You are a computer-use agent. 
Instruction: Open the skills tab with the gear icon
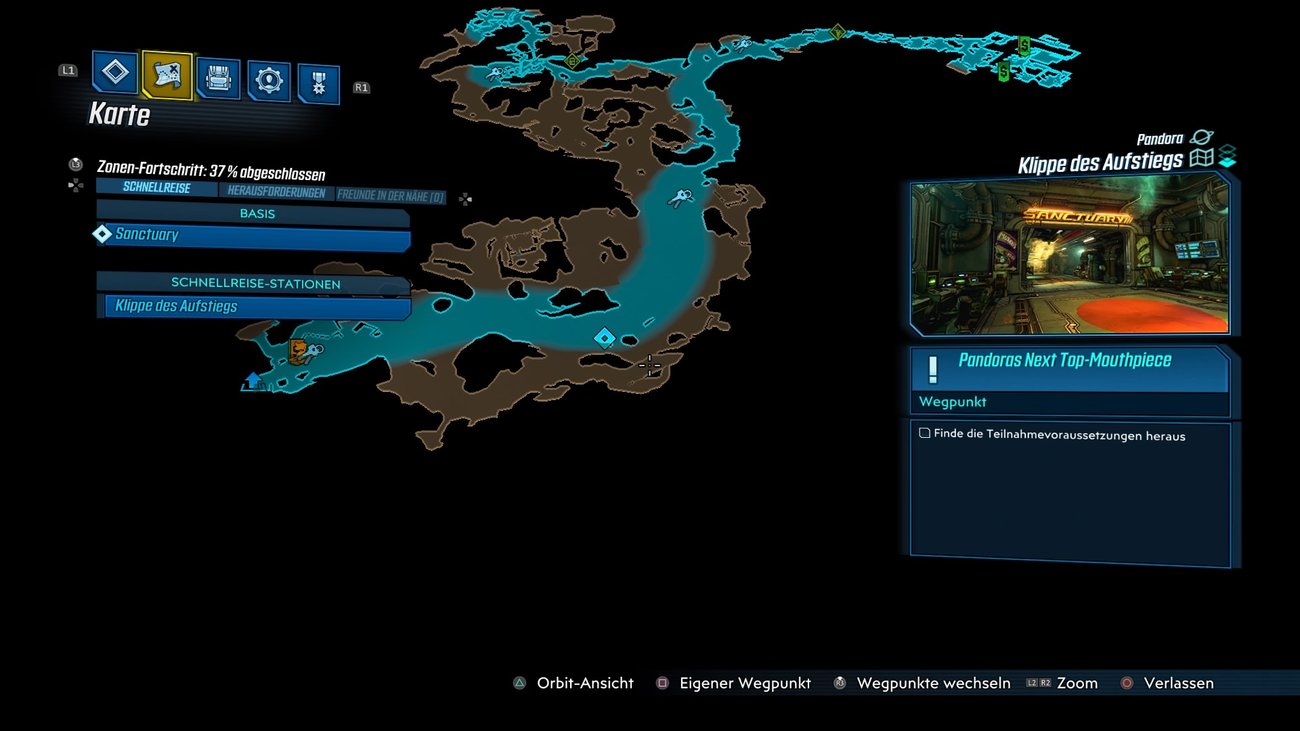point(268,81)
